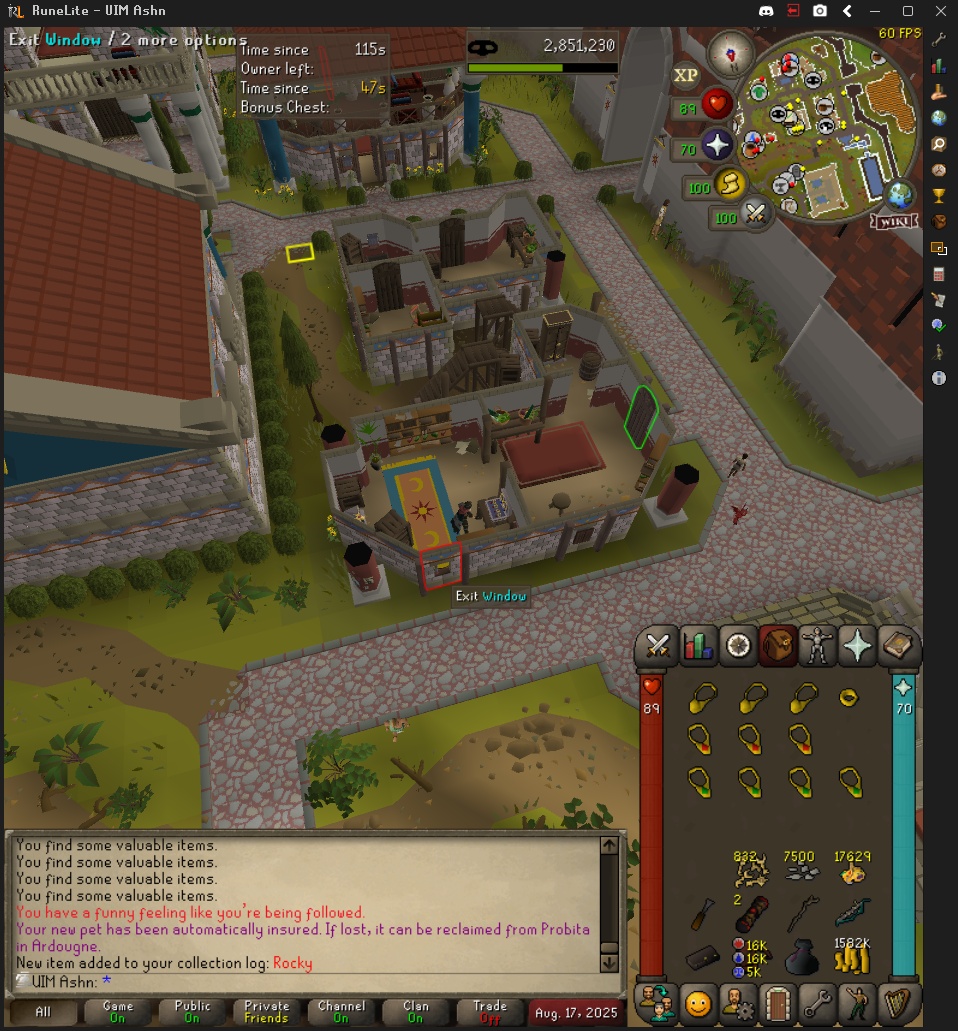This screenshot has height=1031, width=958.
Task: Select the Trade chat filter tab
Action: 490,1011
